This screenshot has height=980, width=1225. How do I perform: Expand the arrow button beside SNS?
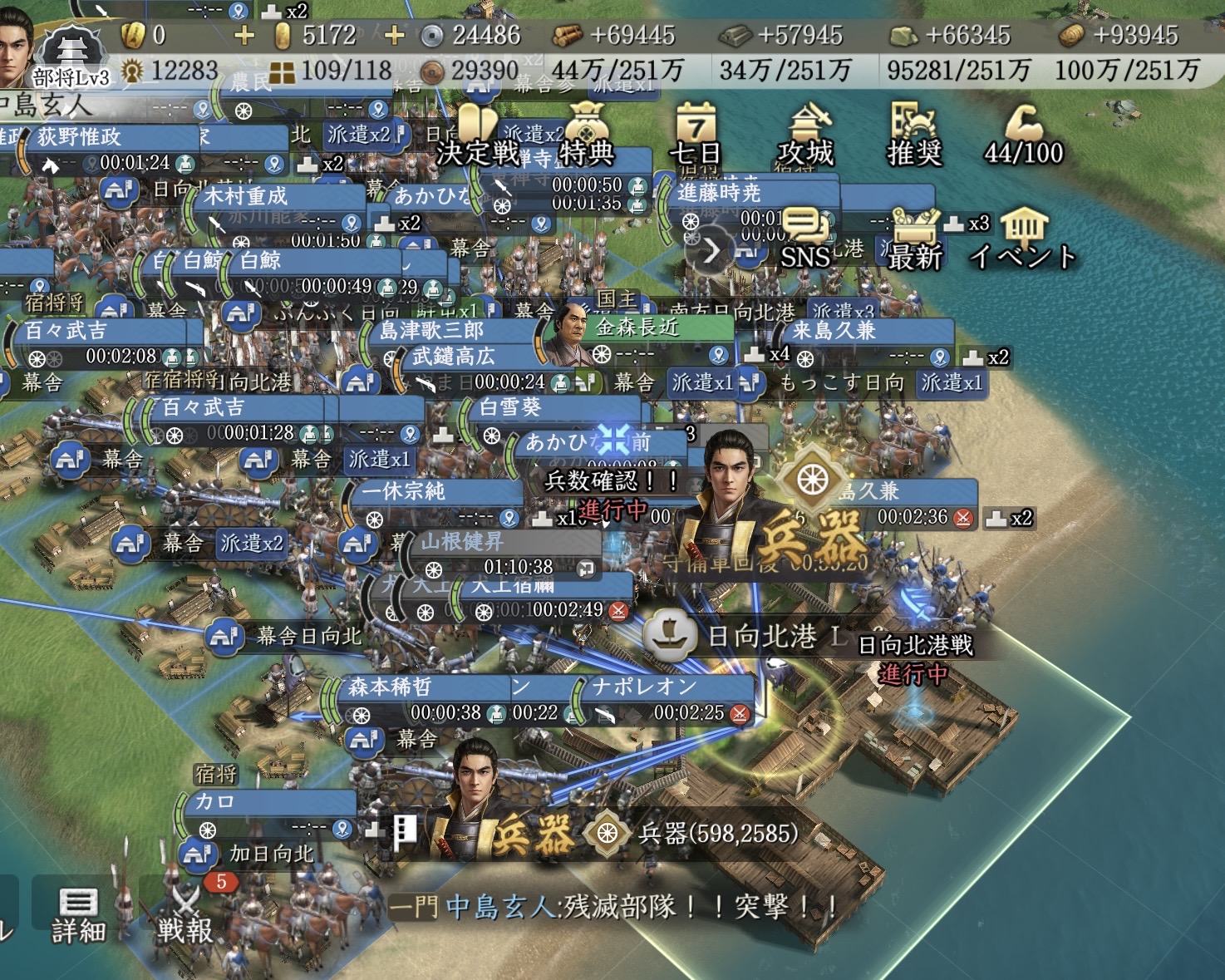click(x=711, y=249)
